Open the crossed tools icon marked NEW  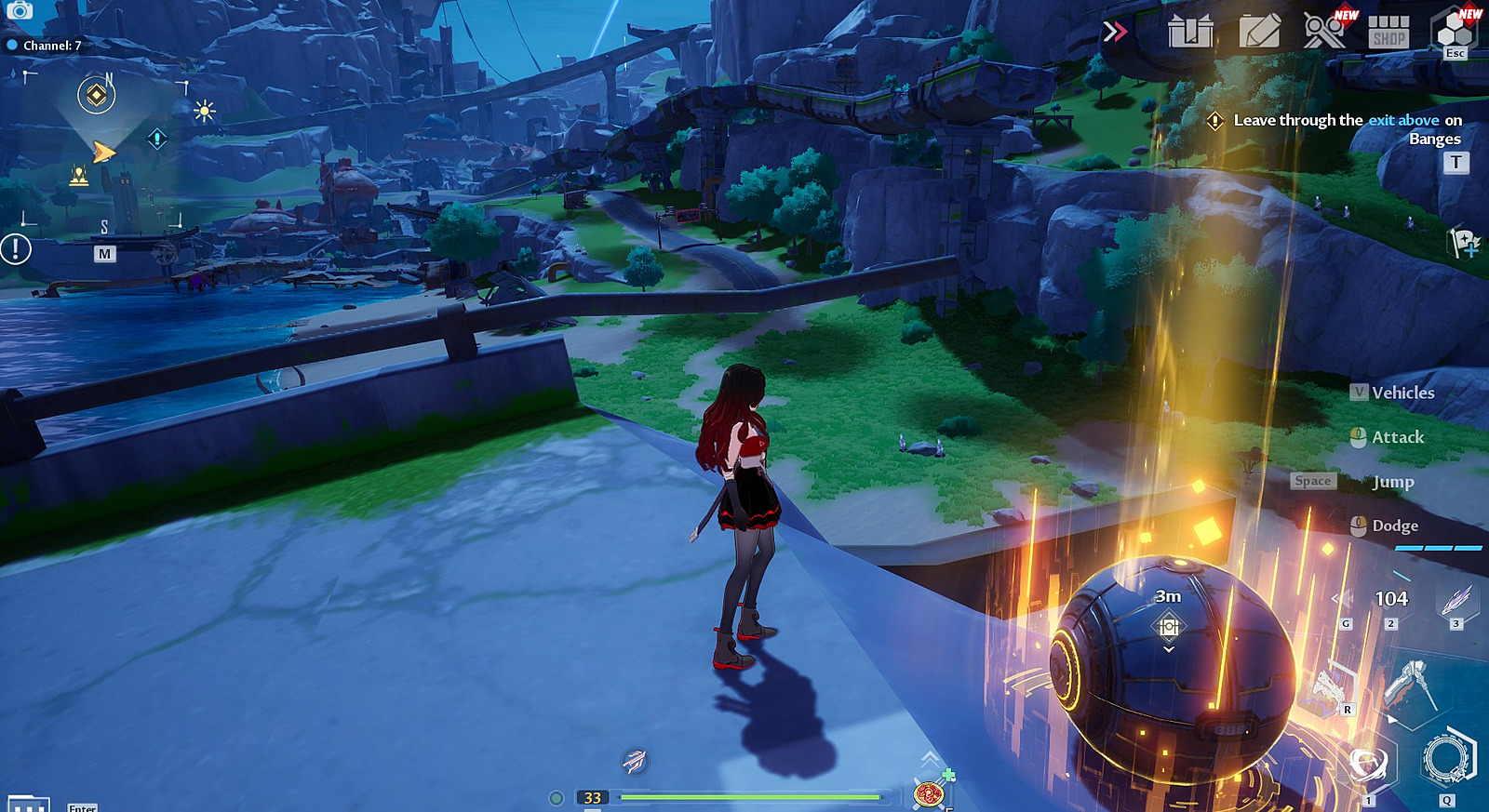pyautogui.click(x=1324, y=31)
